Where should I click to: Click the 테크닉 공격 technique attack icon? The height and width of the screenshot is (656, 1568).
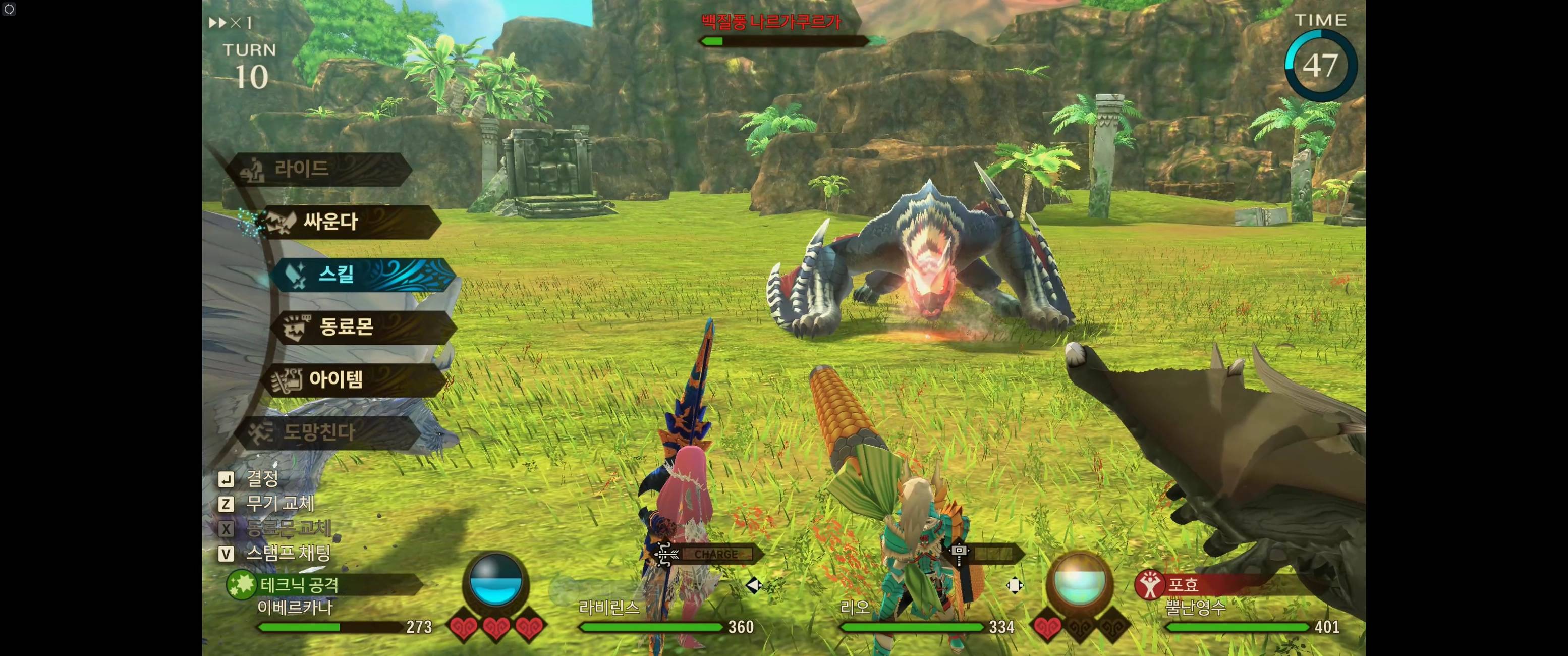tap(241, 585)
